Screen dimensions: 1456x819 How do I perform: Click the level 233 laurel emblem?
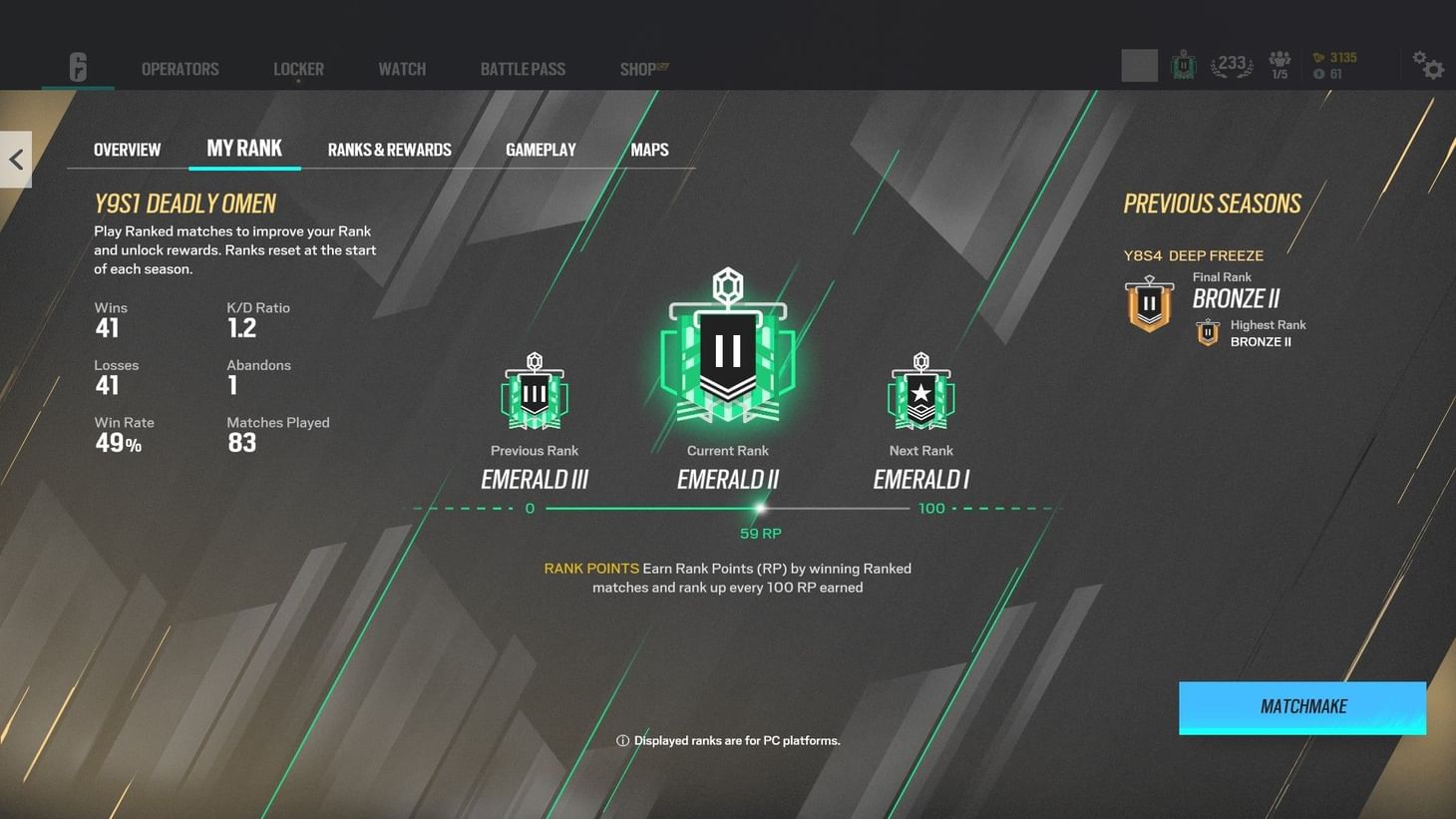[1230, 63]
